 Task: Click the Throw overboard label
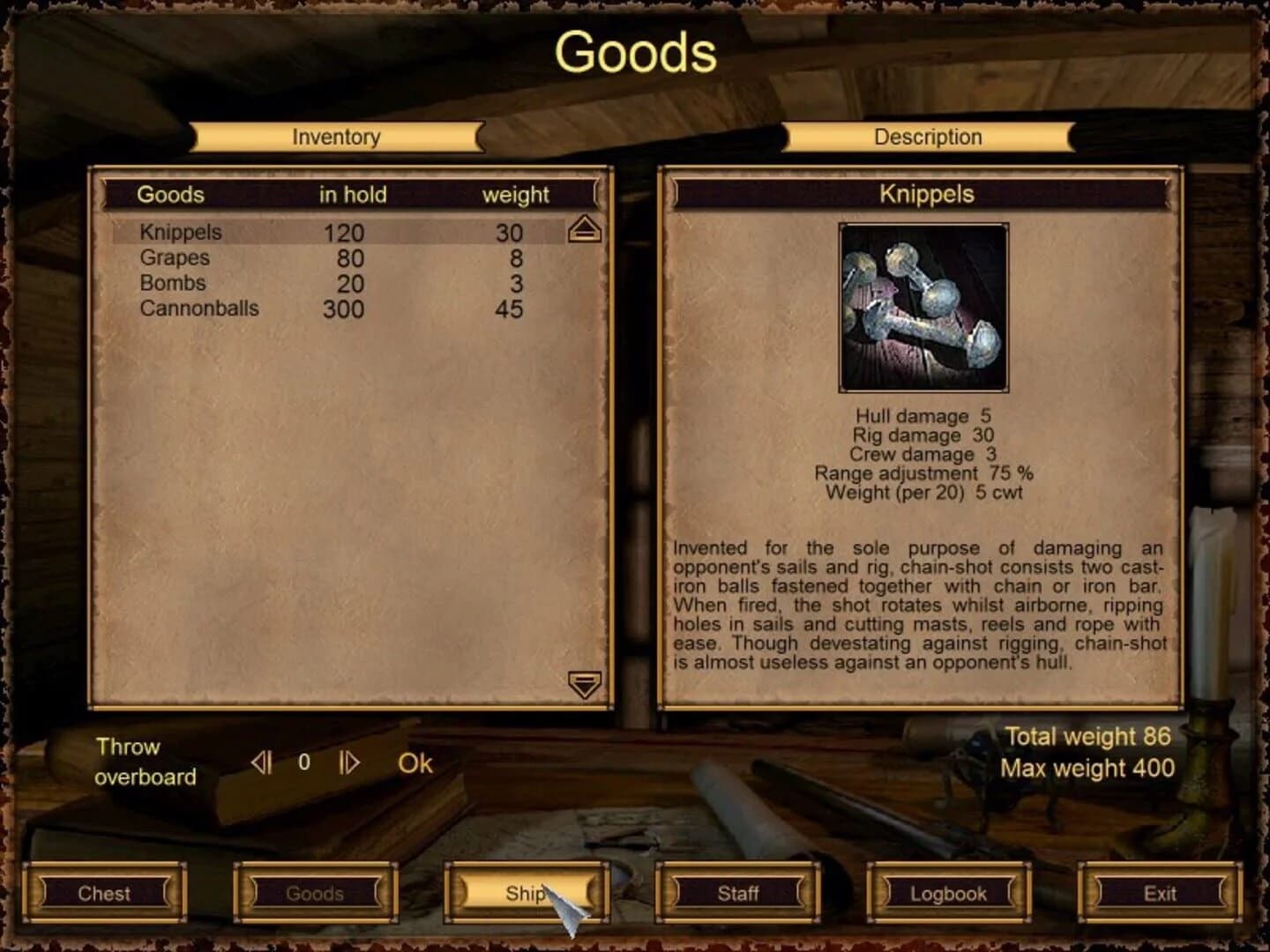click(146, 762)
